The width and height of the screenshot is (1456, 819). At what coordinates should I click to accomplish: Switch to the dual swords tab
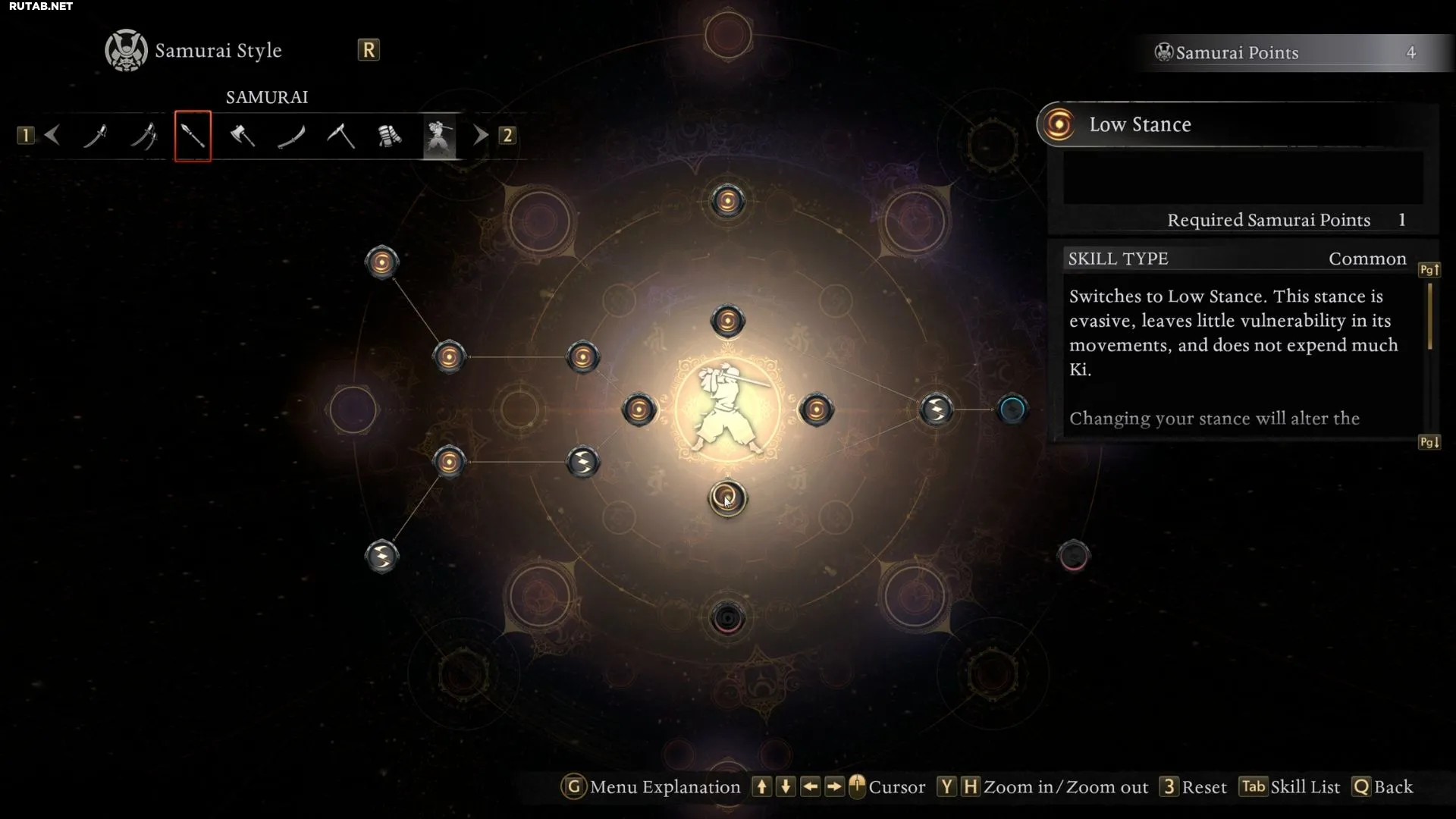click(143, 136)
